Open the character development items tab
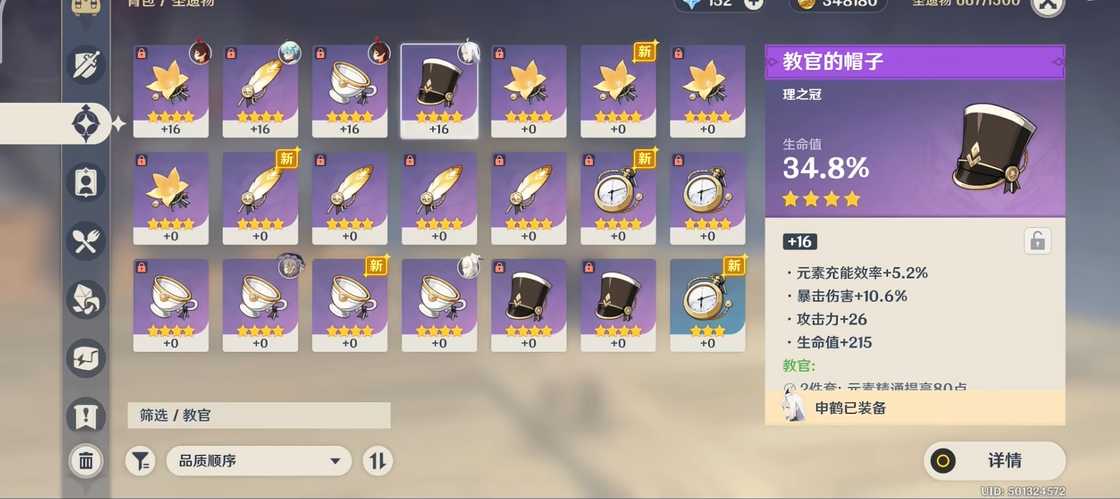1120x499 pixels. click(x=86, y=181)
